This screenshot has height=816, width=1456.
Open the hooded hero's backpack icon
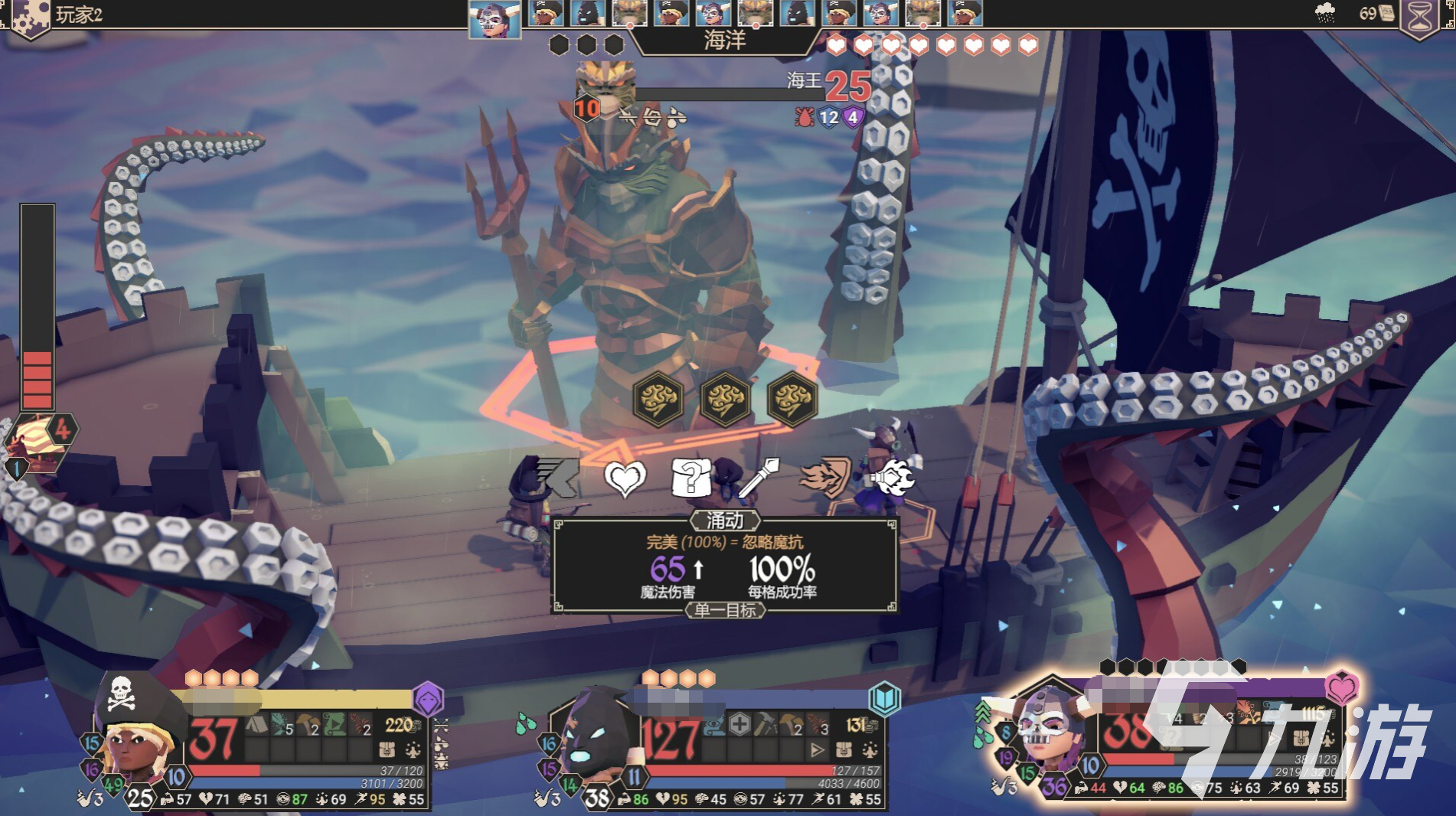click(844, 749)
